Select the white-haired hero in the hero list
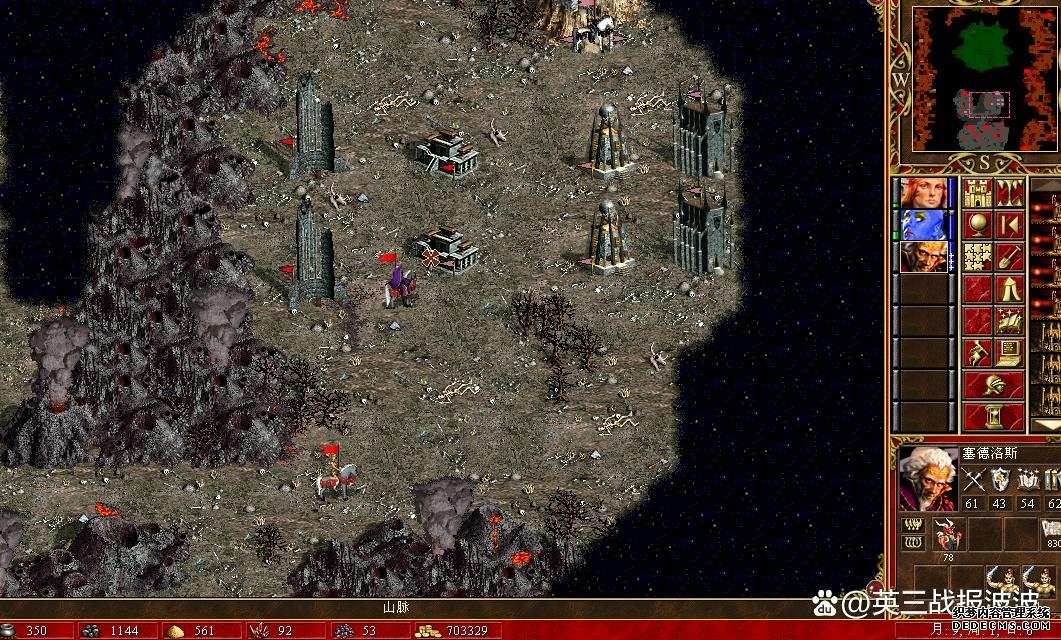The image size is (1061, 640). click(x=923, y=257)
